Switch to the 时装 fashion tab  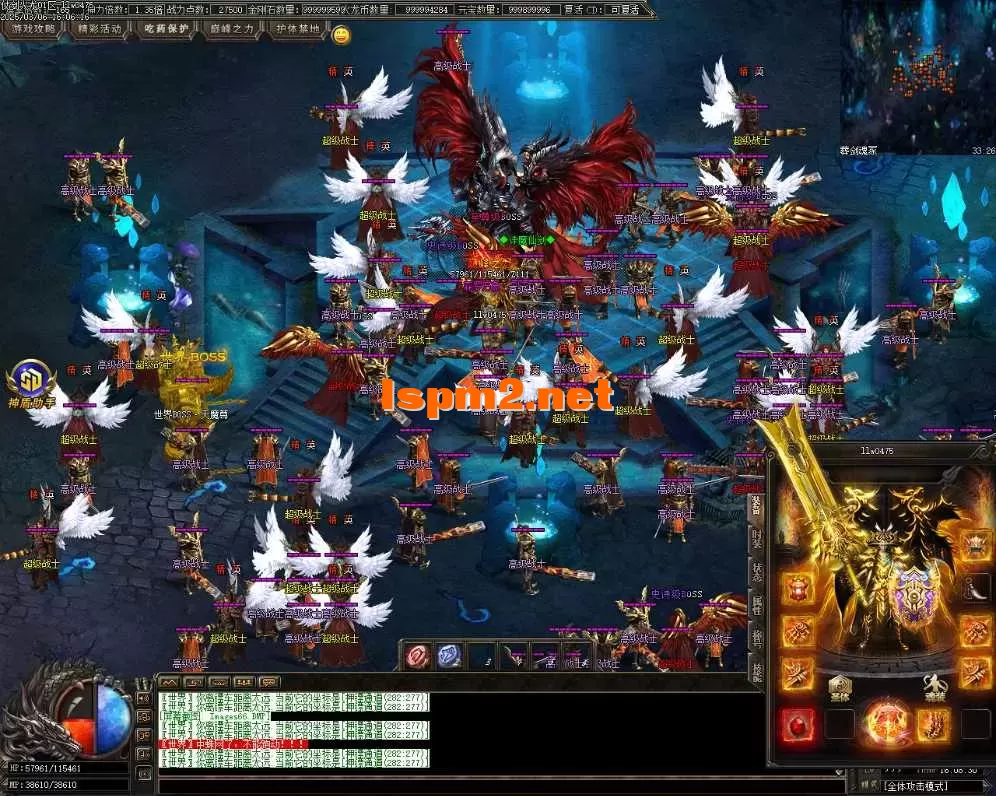coord(757,540)
